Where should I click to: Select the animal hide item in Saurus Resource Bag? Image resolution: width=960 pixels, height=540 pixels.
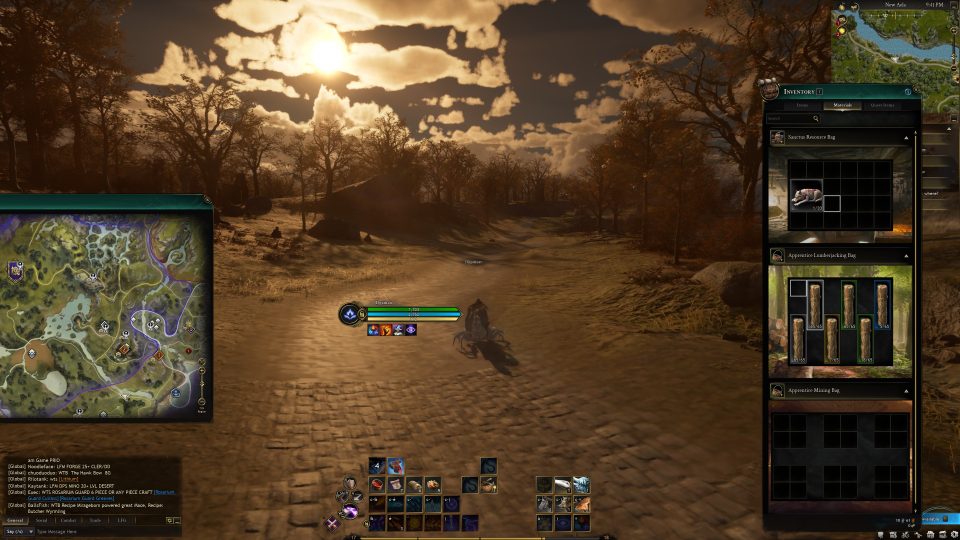805,195
